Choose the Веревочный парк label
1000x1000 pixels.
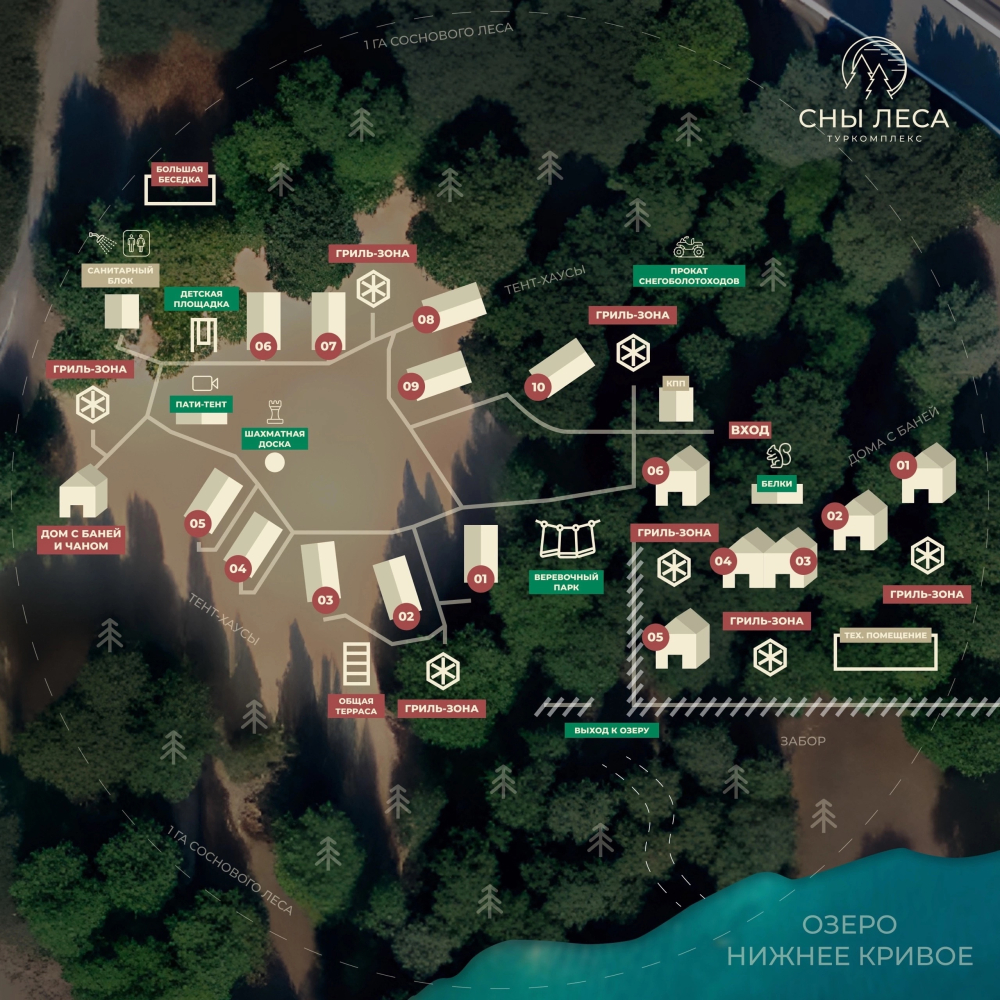point(566,583)
